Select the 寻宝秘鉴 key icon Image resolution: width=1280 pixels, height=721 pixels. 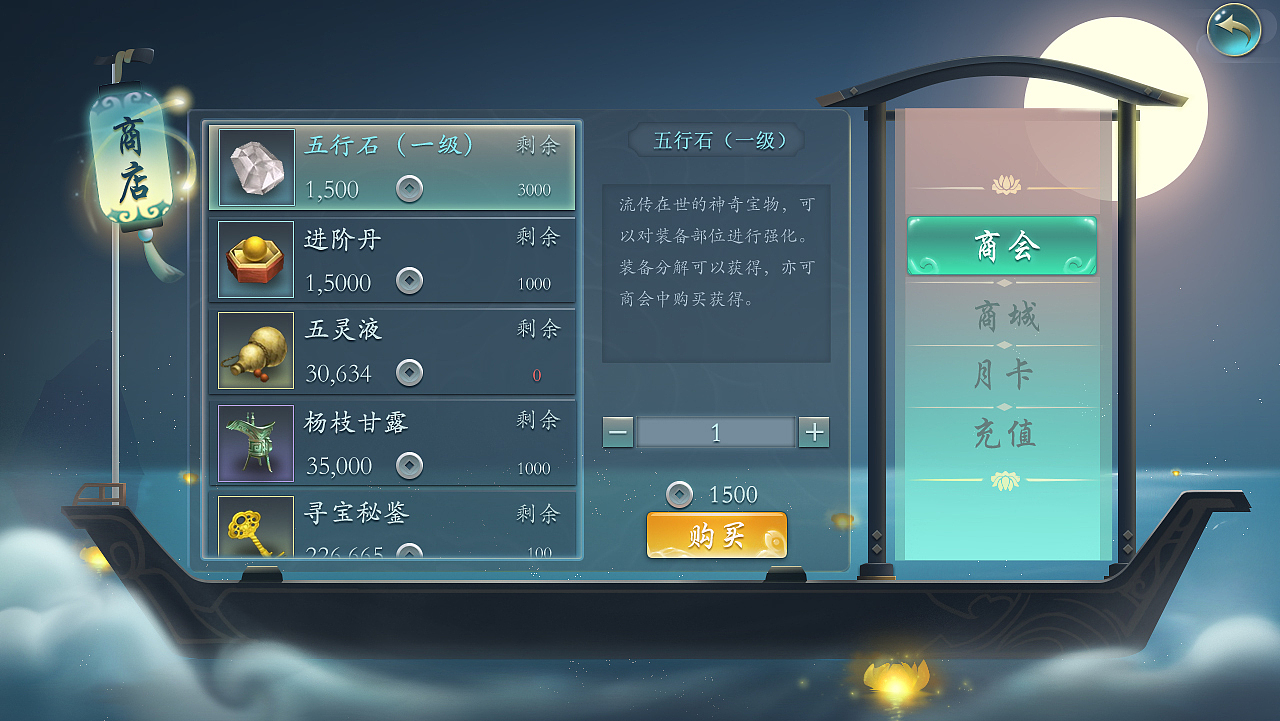253,527
